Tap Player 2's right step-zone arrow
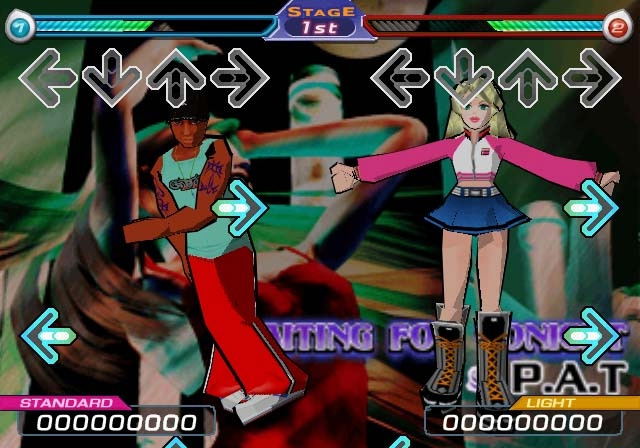This screenshot has height=448, width=640. click(x=591, y=75)
